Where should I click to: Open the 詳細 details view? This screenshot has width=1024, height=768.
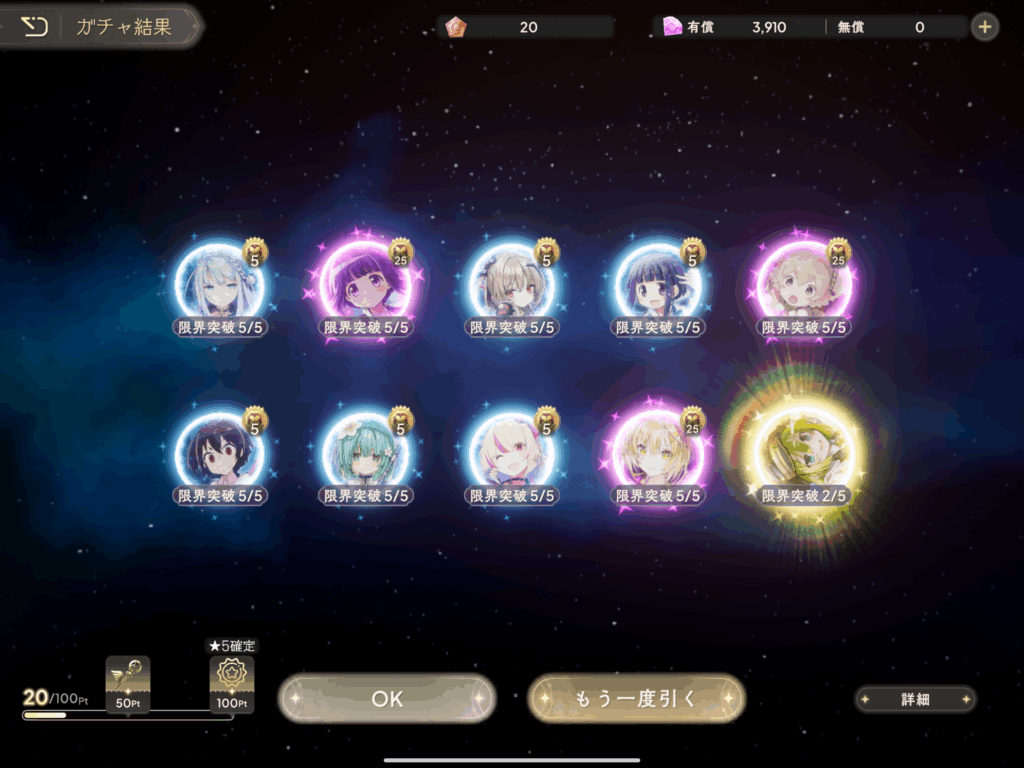pos(915,699)
